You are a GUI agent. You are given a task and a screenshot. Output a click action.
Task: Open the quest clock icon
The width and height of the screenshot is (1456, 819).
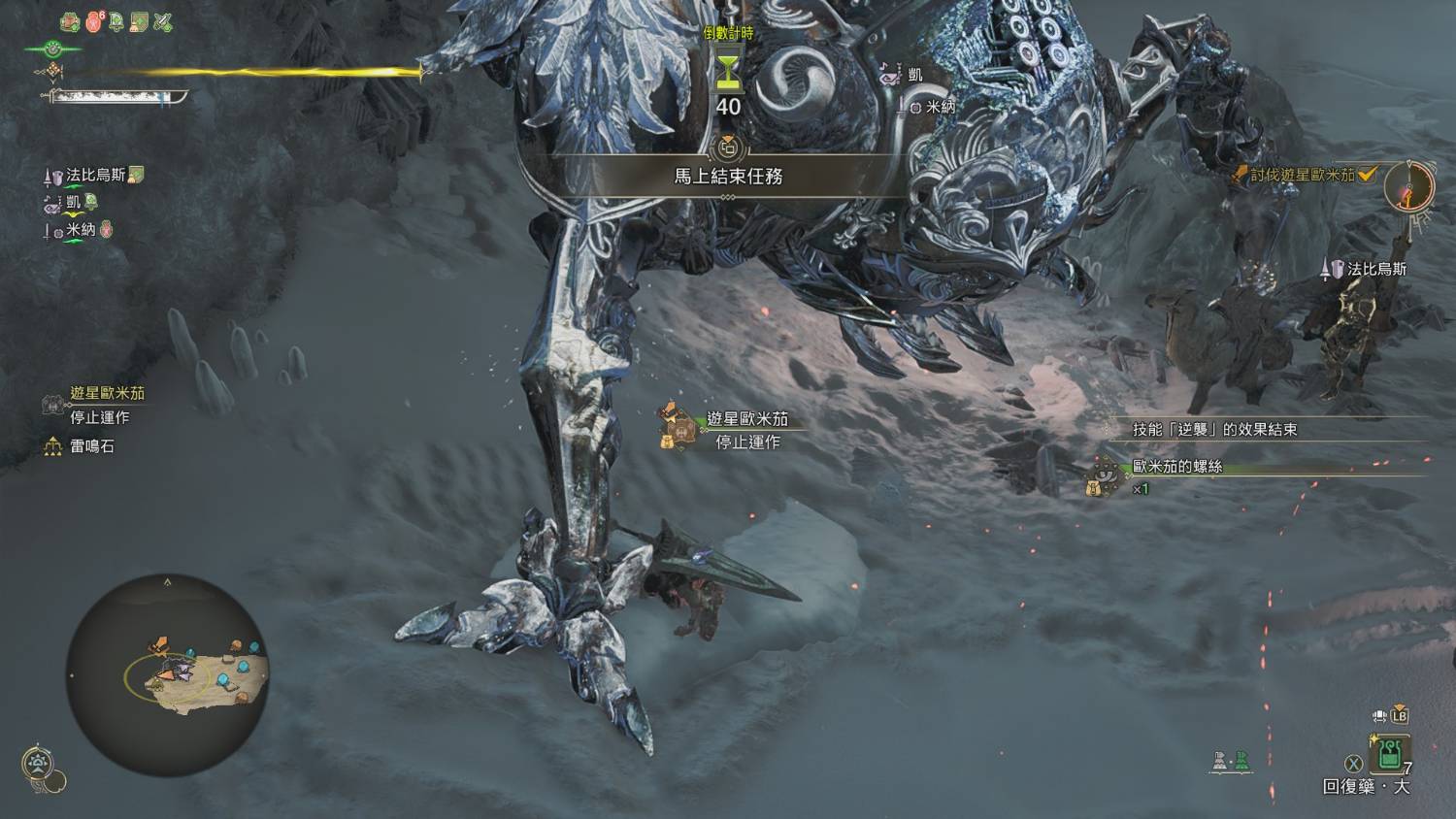[1408, 185]
